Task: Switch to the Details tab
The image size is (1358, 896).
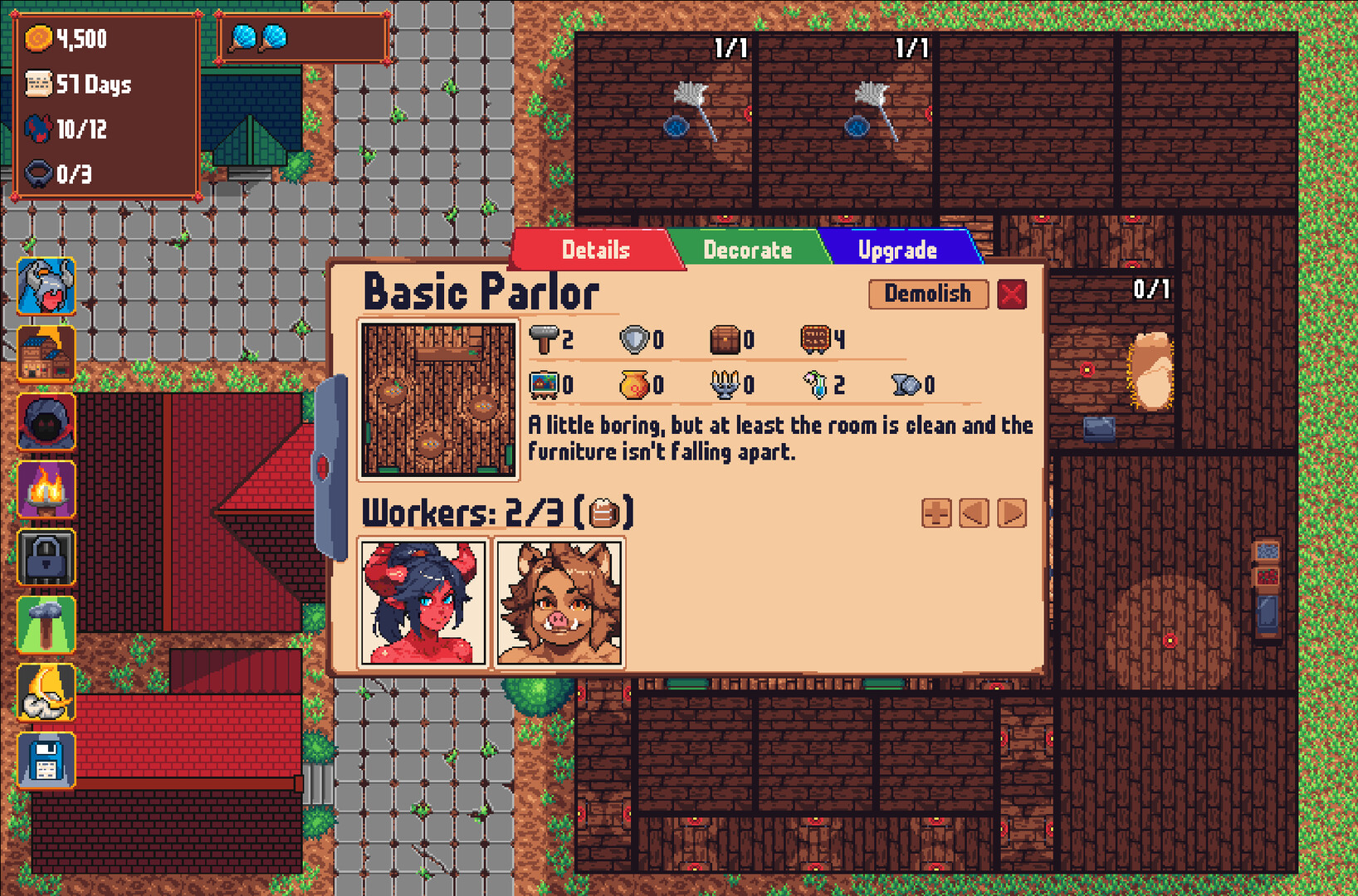Action: [x=595, y=250]
